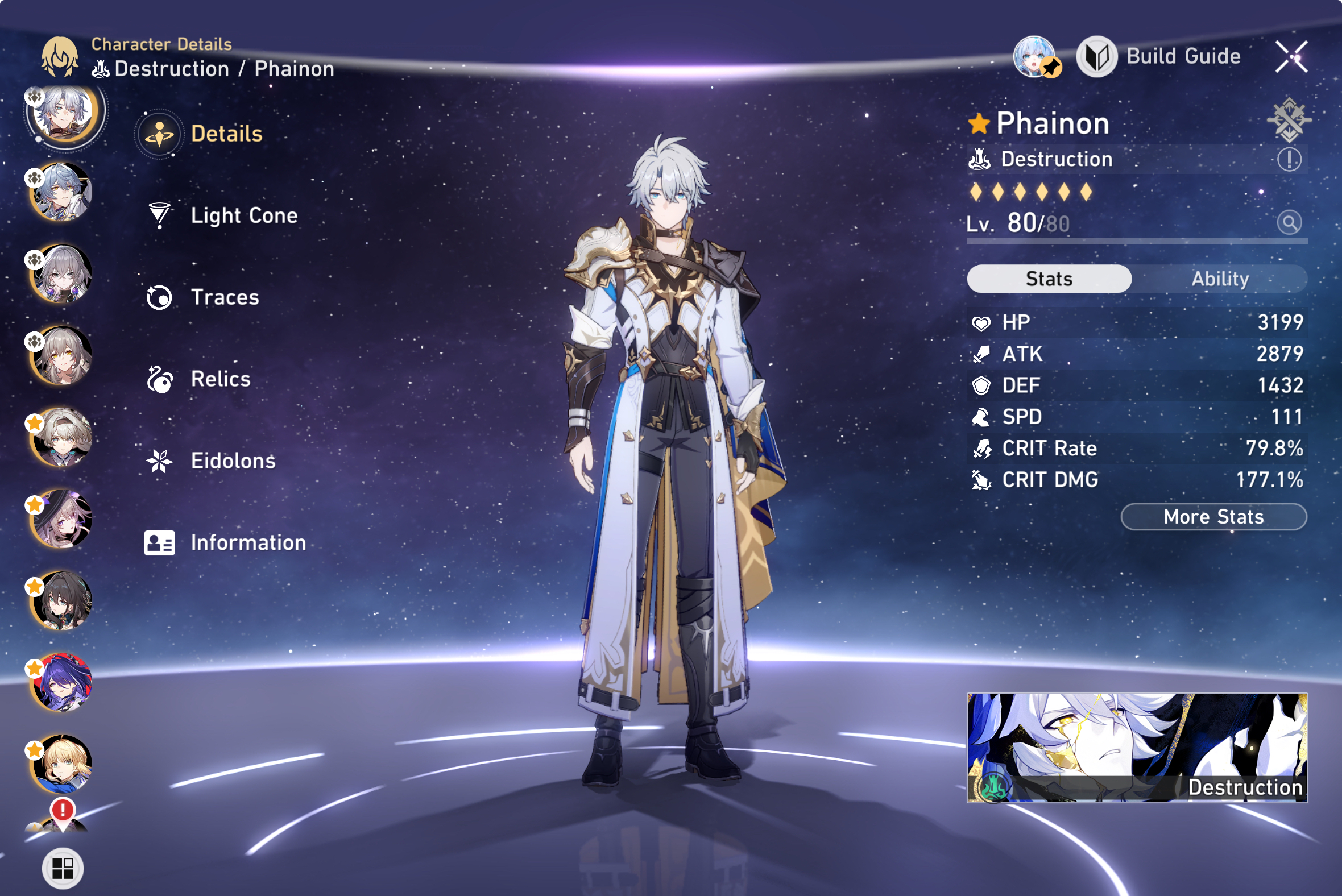Select the purple-haired character portrait
Viewport: 1342px width, 896px height.
pos(62,682)
